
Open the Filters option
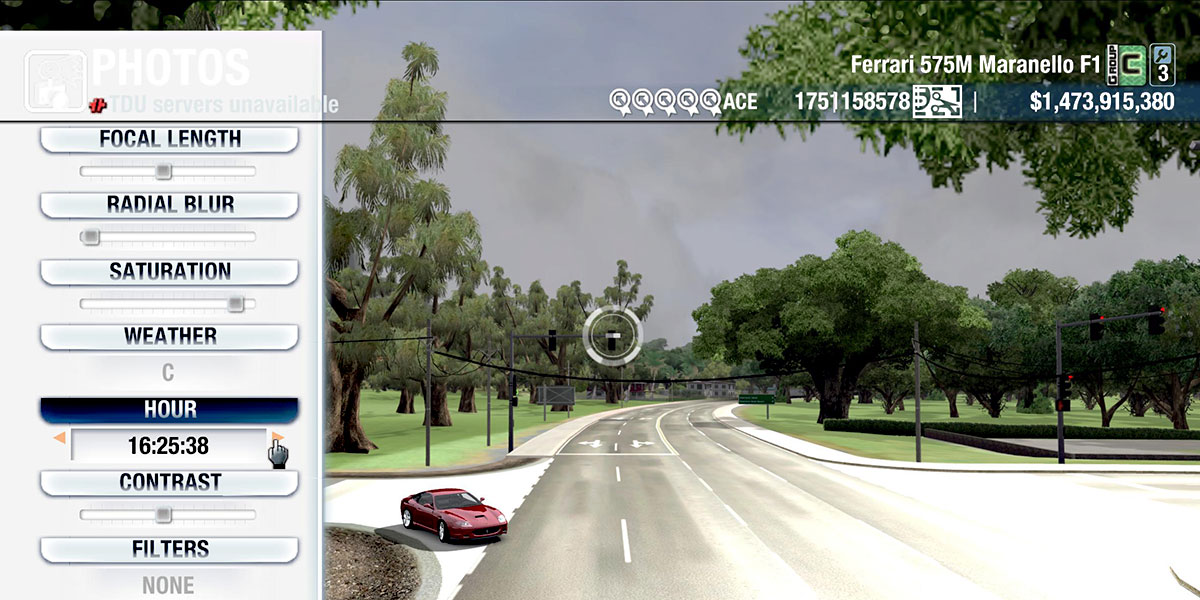[169, 549]
